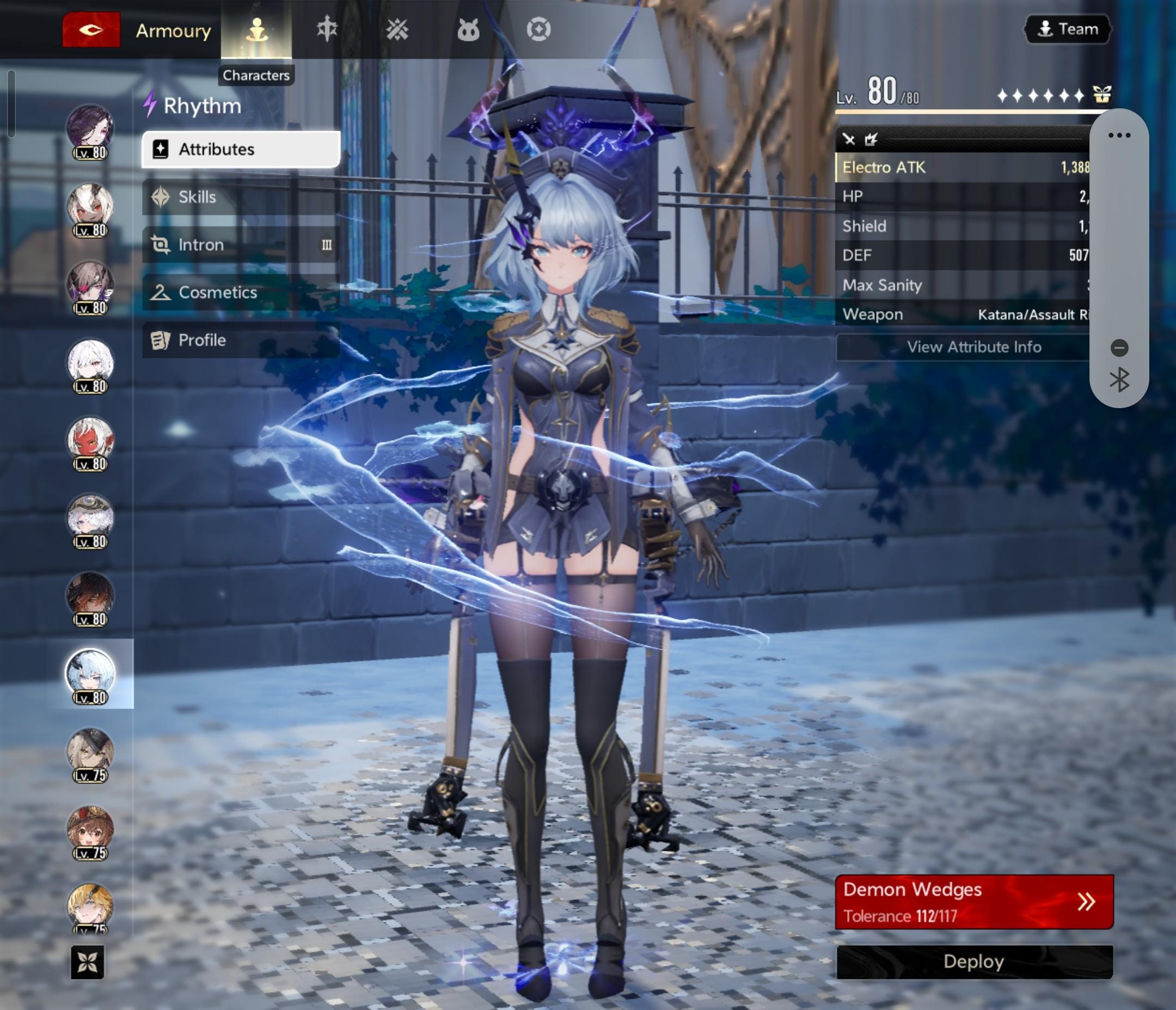Select the Attributes menu entry

click(x=241, y=149)
